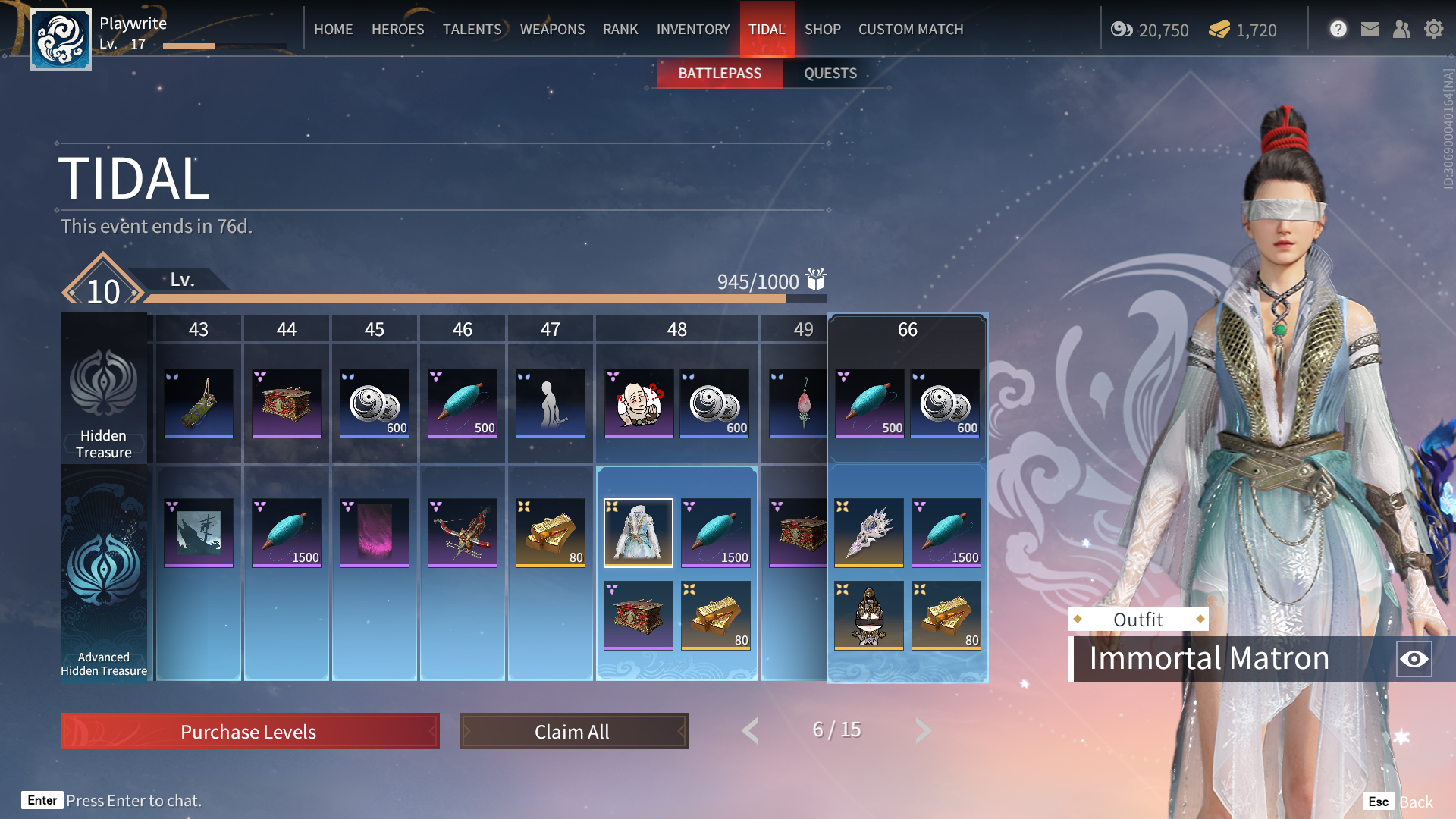This screenshot has height=819, width=1456.
Task: Toggle the Immortal Matron outfit preview eye
Action: tap(1414, 659)
